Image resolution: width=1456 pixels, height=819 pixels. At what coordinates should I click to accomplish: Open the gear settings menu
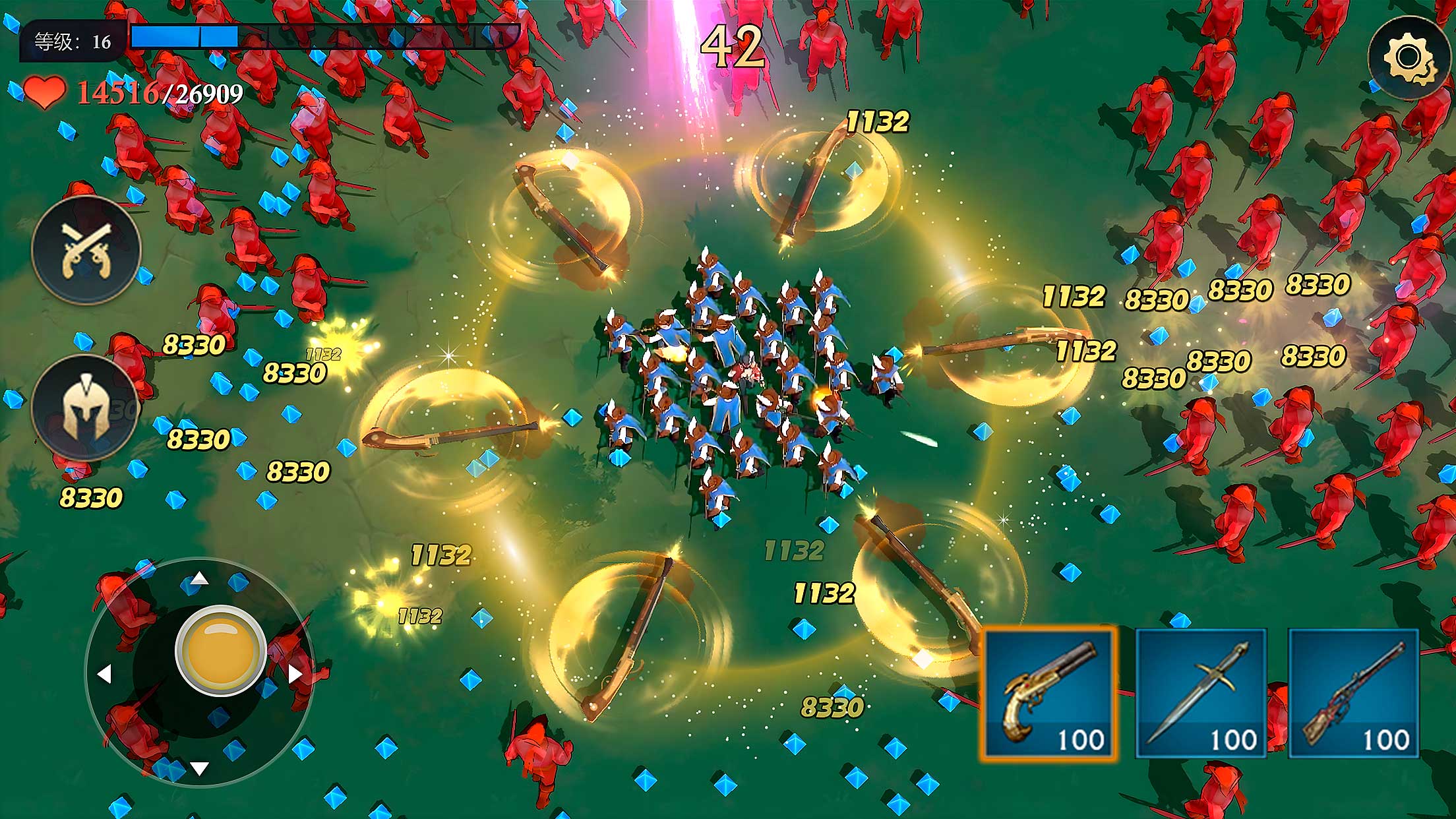[x=1410, y=58]
